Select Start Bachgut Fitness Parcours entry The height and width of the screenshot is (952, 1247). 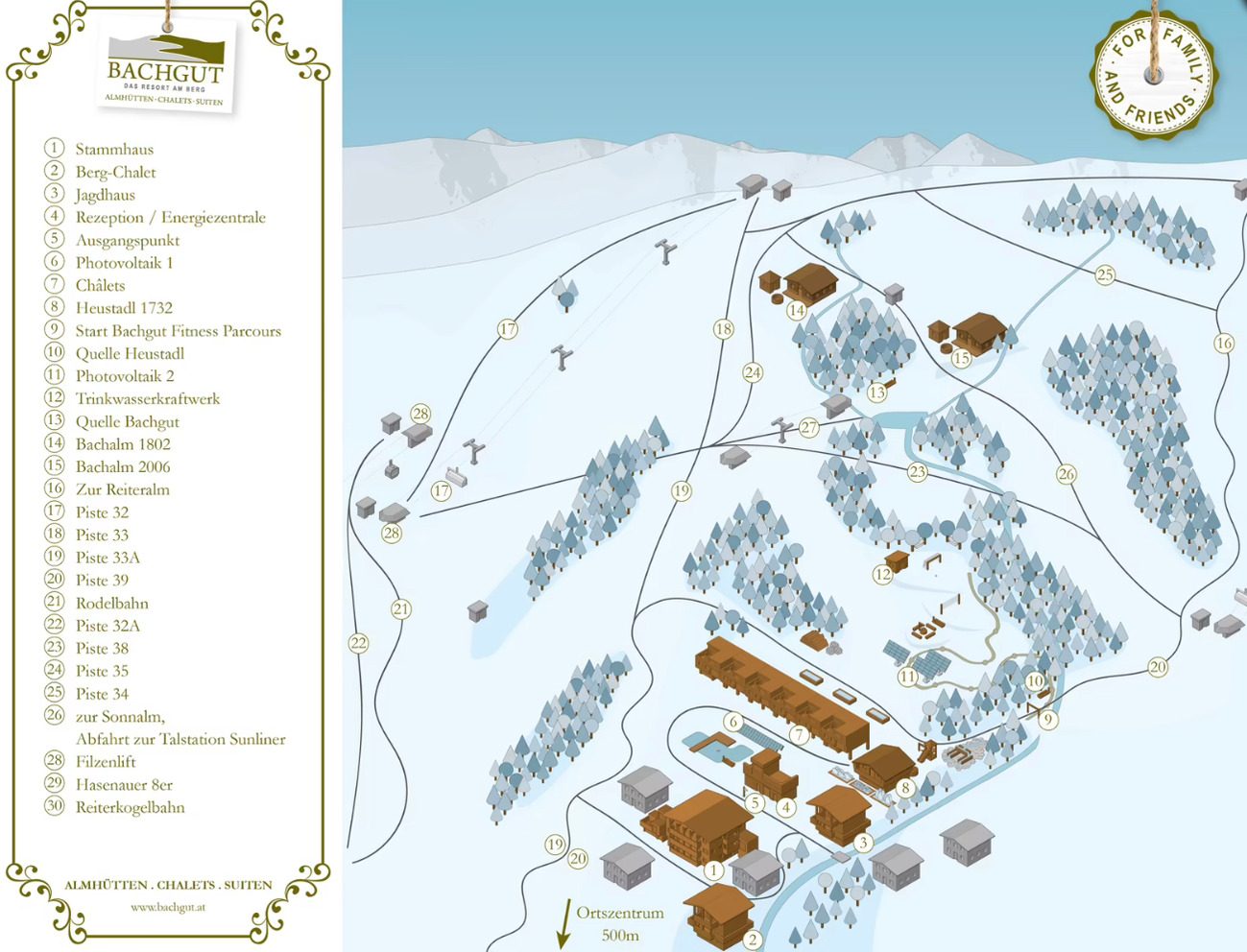click(x=178, y=331)
